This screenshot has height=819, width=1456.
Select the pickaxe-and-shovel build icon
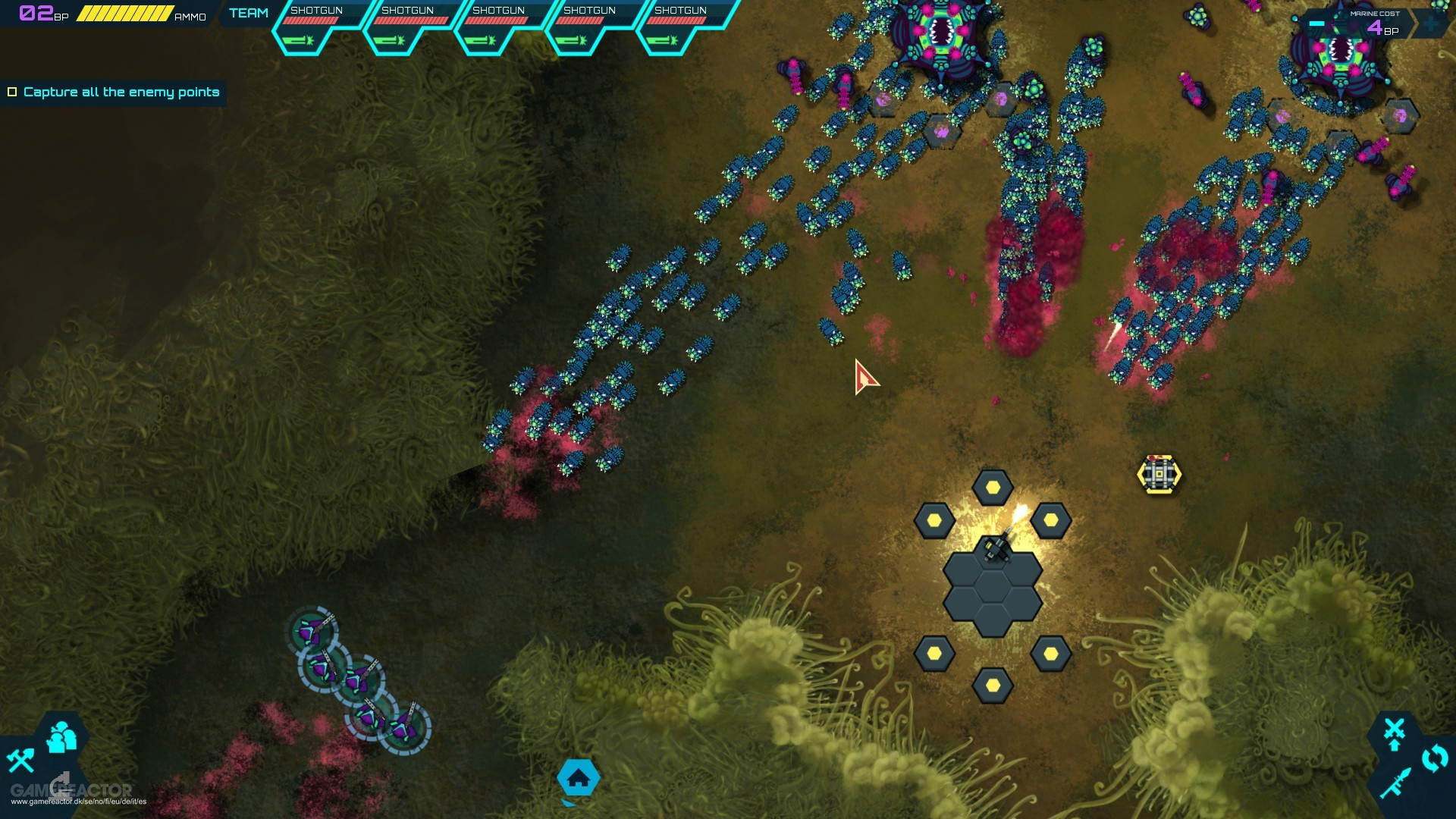point(20,761)
